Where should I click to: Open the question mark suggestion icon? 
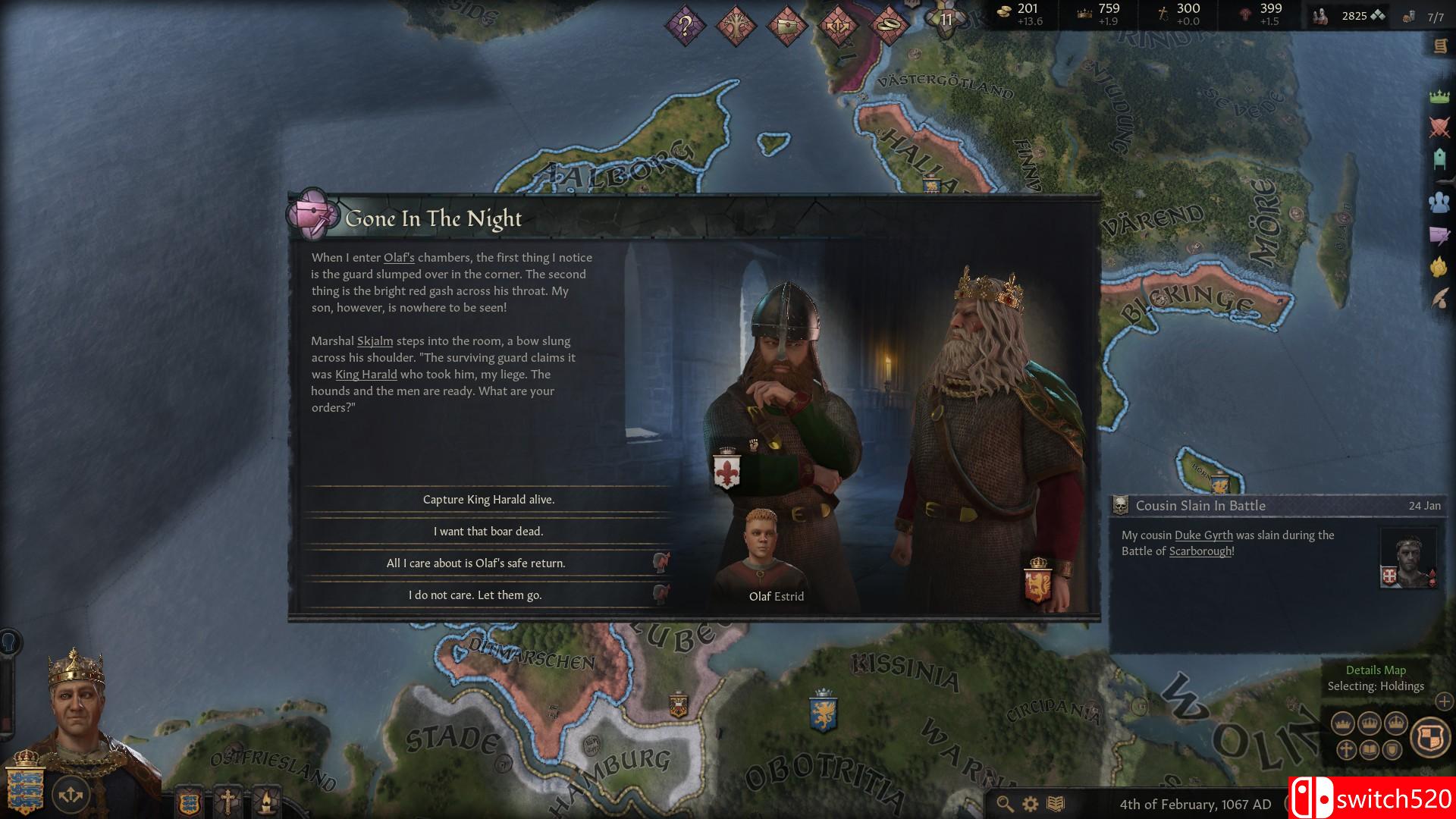[x=685, y=27]
